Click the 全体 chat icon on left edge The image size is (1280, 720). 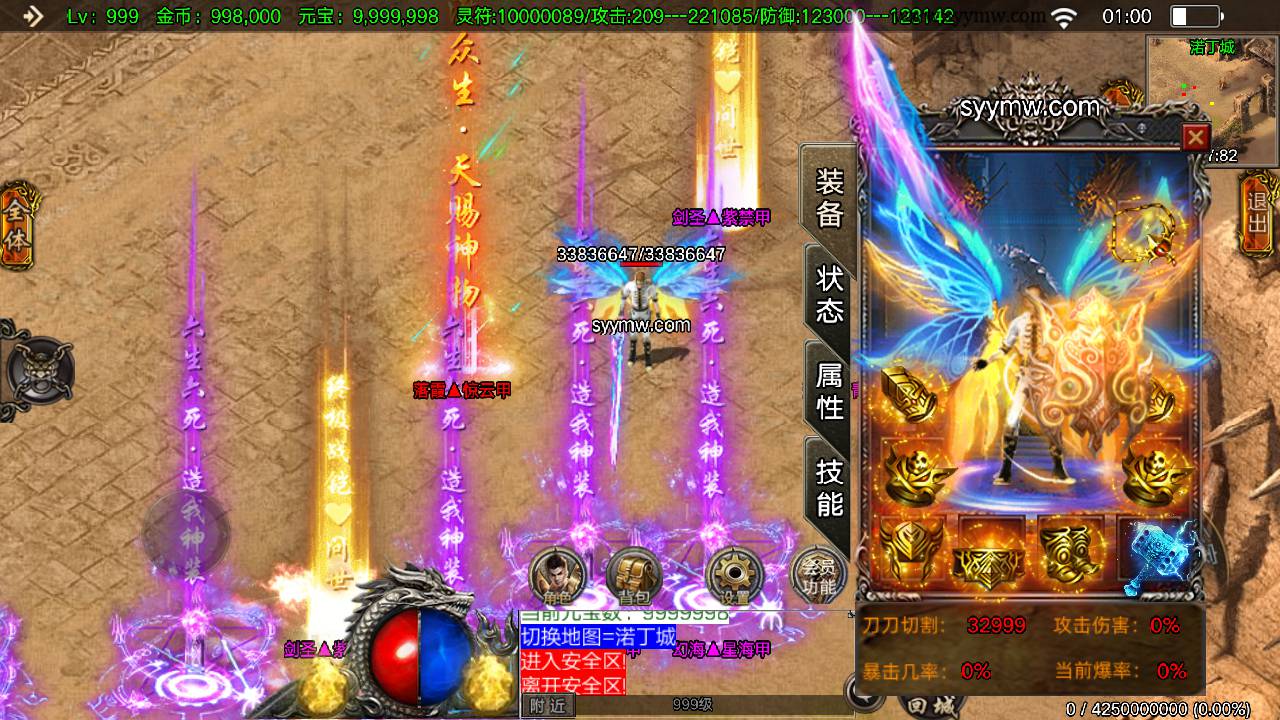(x=17, y=222)
